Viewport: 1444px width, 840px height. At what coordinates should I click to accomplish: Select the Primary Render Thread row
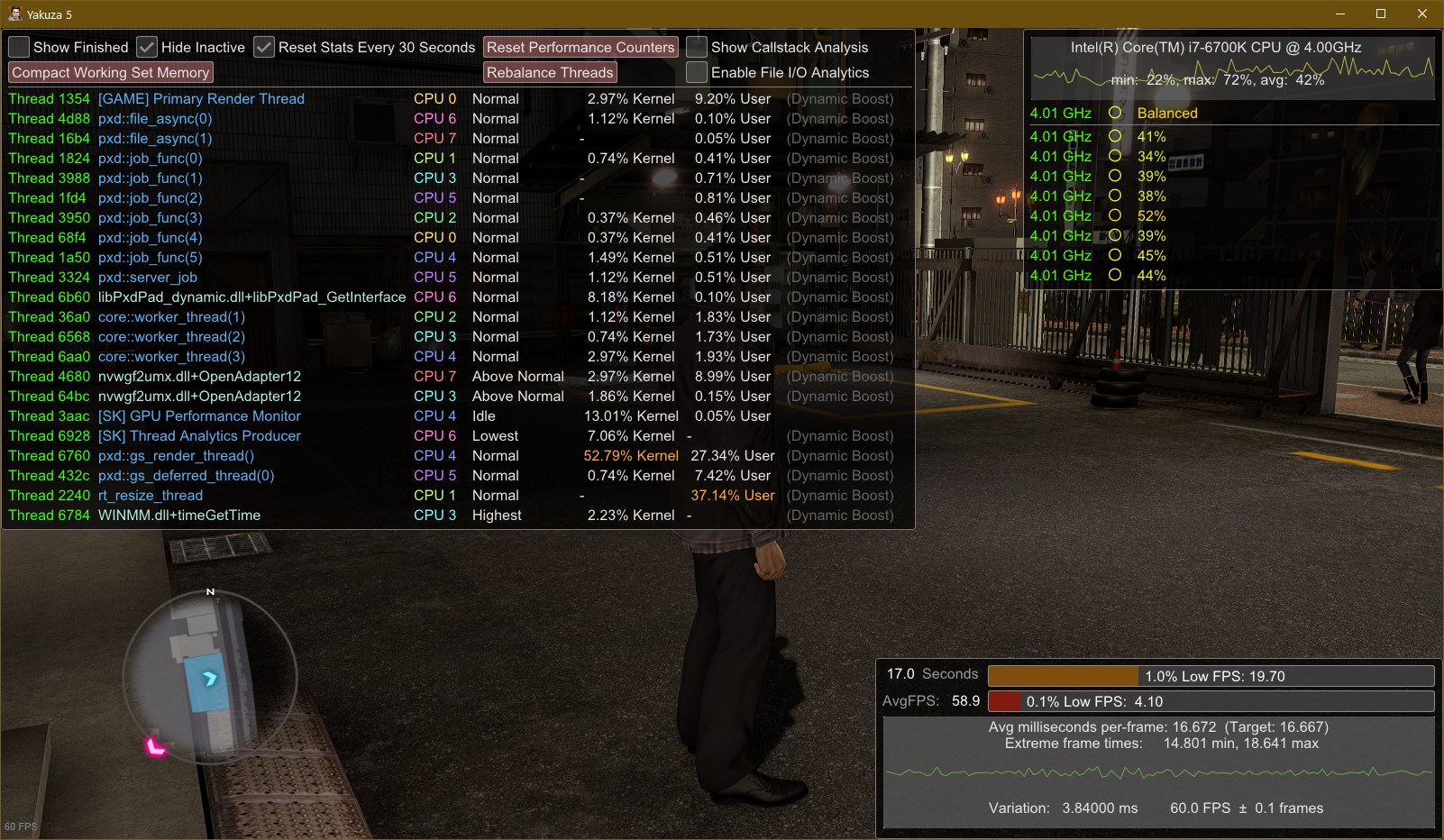201,98
